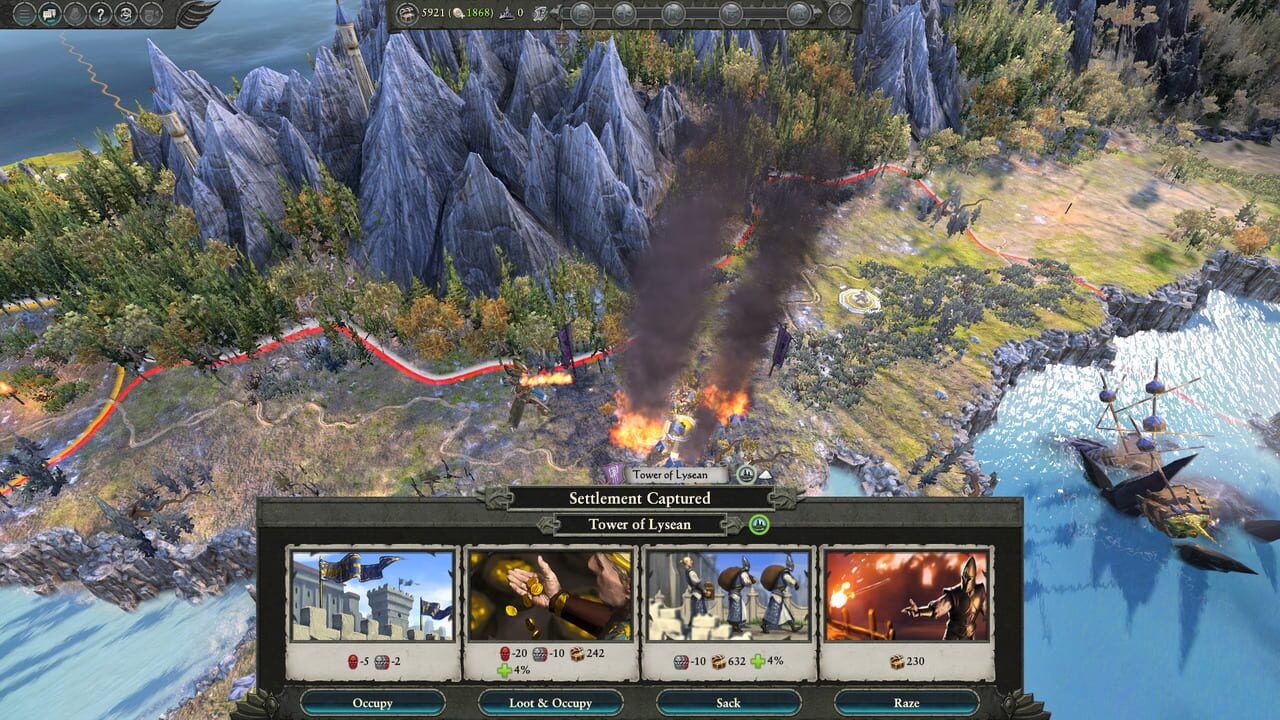This screenshot has width=1280, height=720.
Task: Click the round port icon near the settlement label
Action: (x=747, y=474)
